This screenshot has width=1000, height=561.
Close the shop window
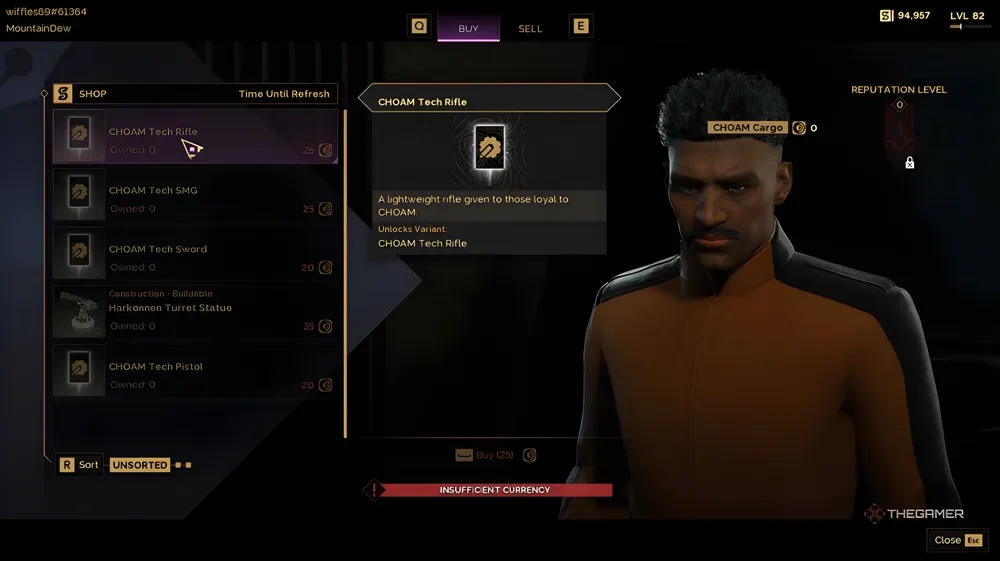point(957,540)
